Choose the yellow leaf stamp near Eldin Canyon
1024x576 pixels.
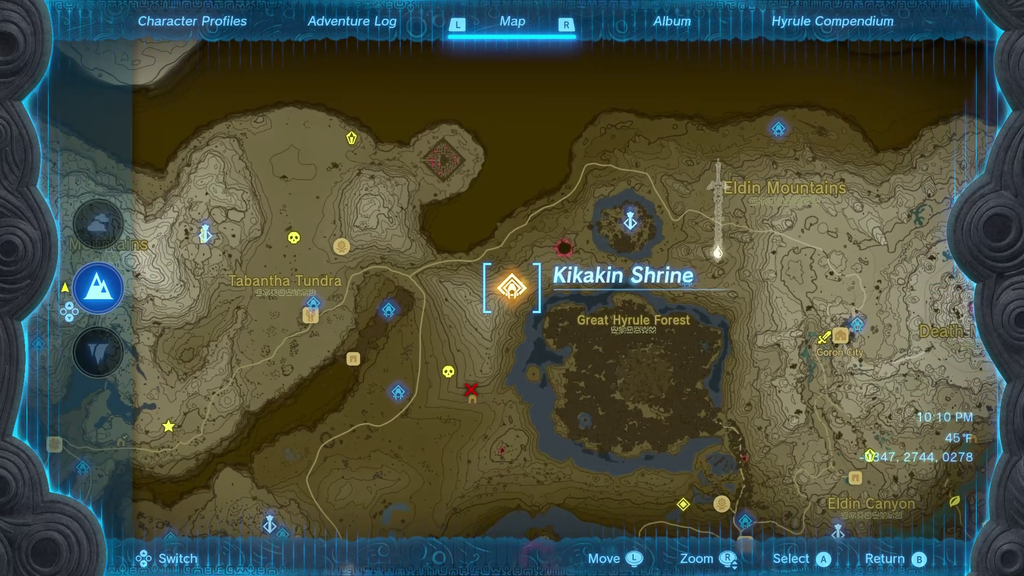[x=954, y=500]
